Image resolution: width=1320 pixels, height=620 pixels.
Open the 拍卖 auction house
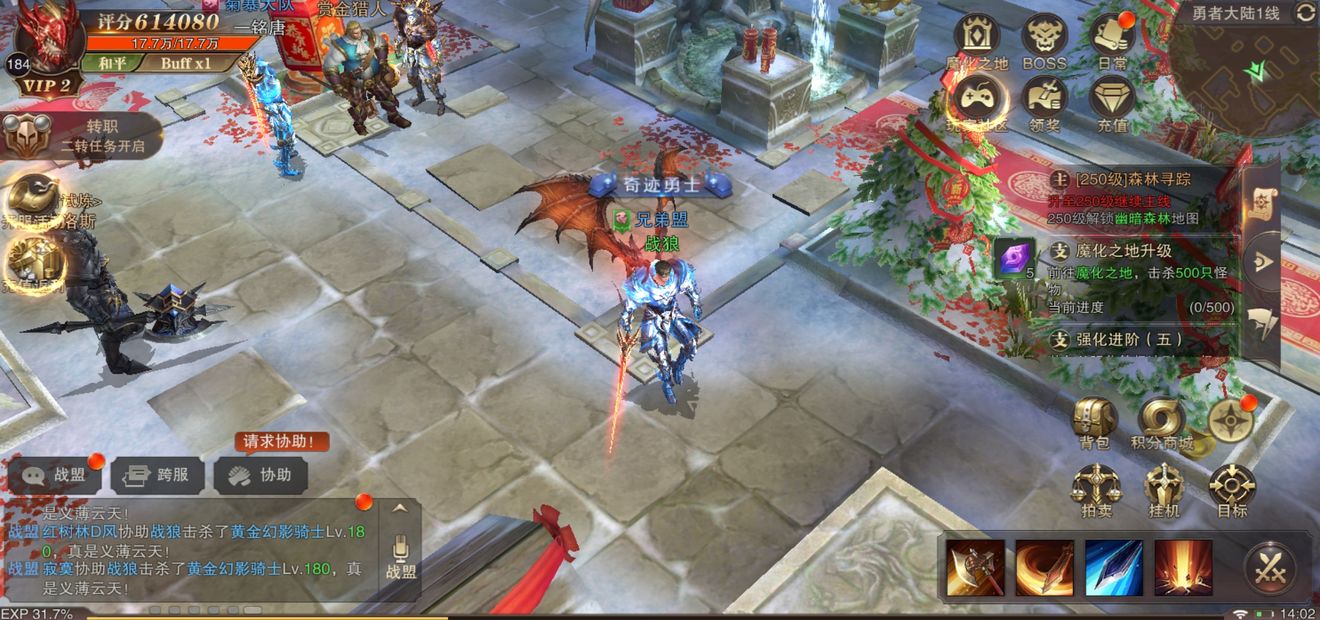point(1094,490)
